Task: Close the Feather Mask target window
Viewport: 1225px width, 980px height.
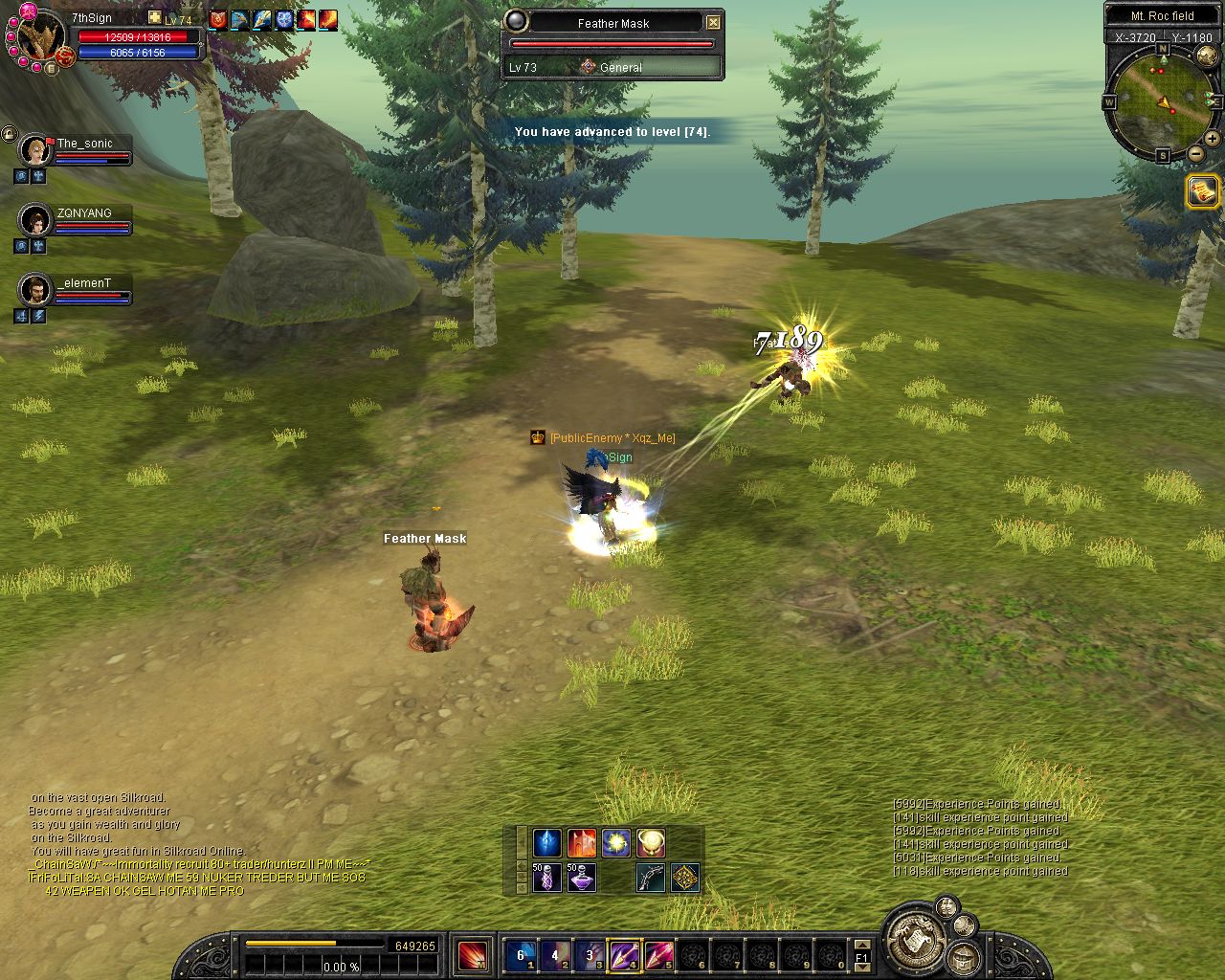Action: click(713, 23)
